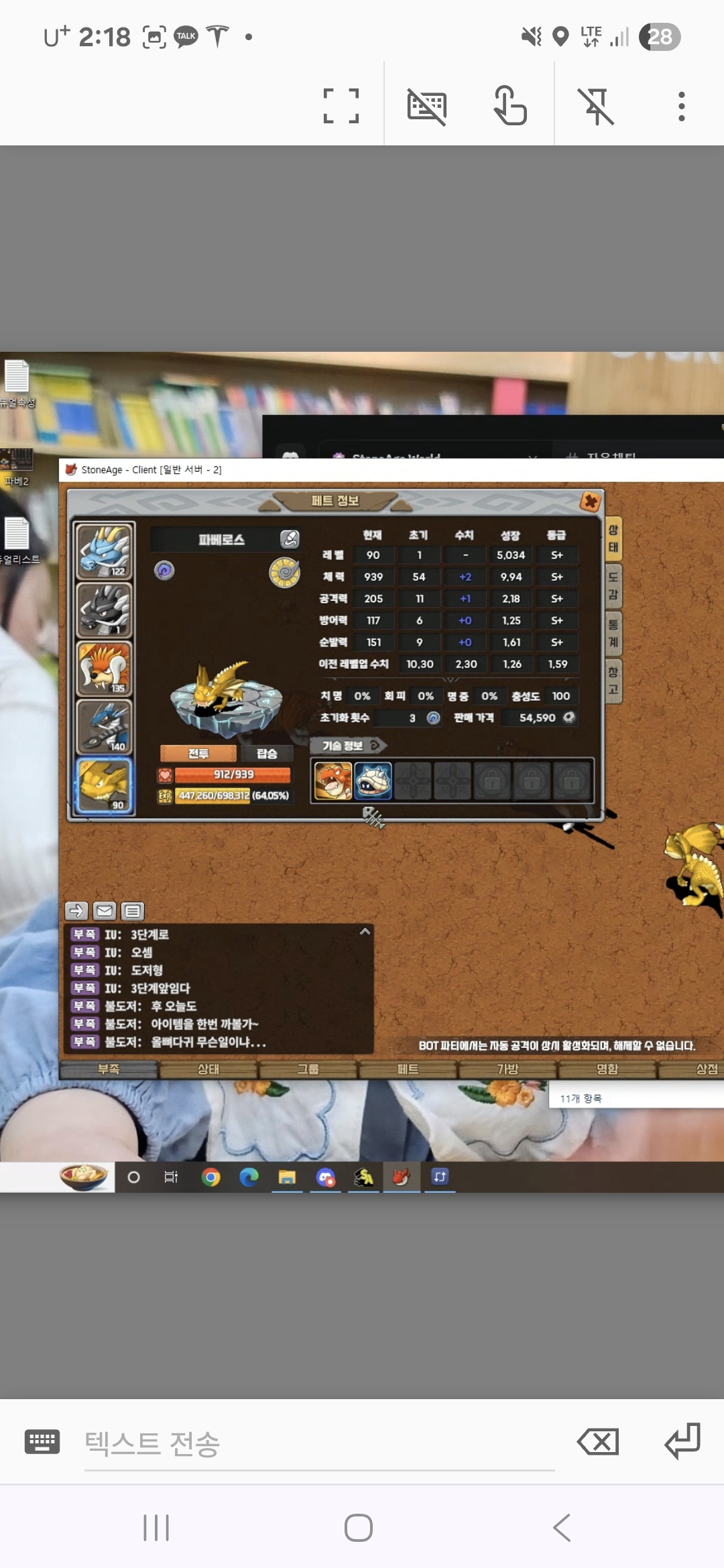Image resolution: width=724 pixels, height=1568 pixels.
Task: Select the spiked shell skill icon
Action: [373, 781]
